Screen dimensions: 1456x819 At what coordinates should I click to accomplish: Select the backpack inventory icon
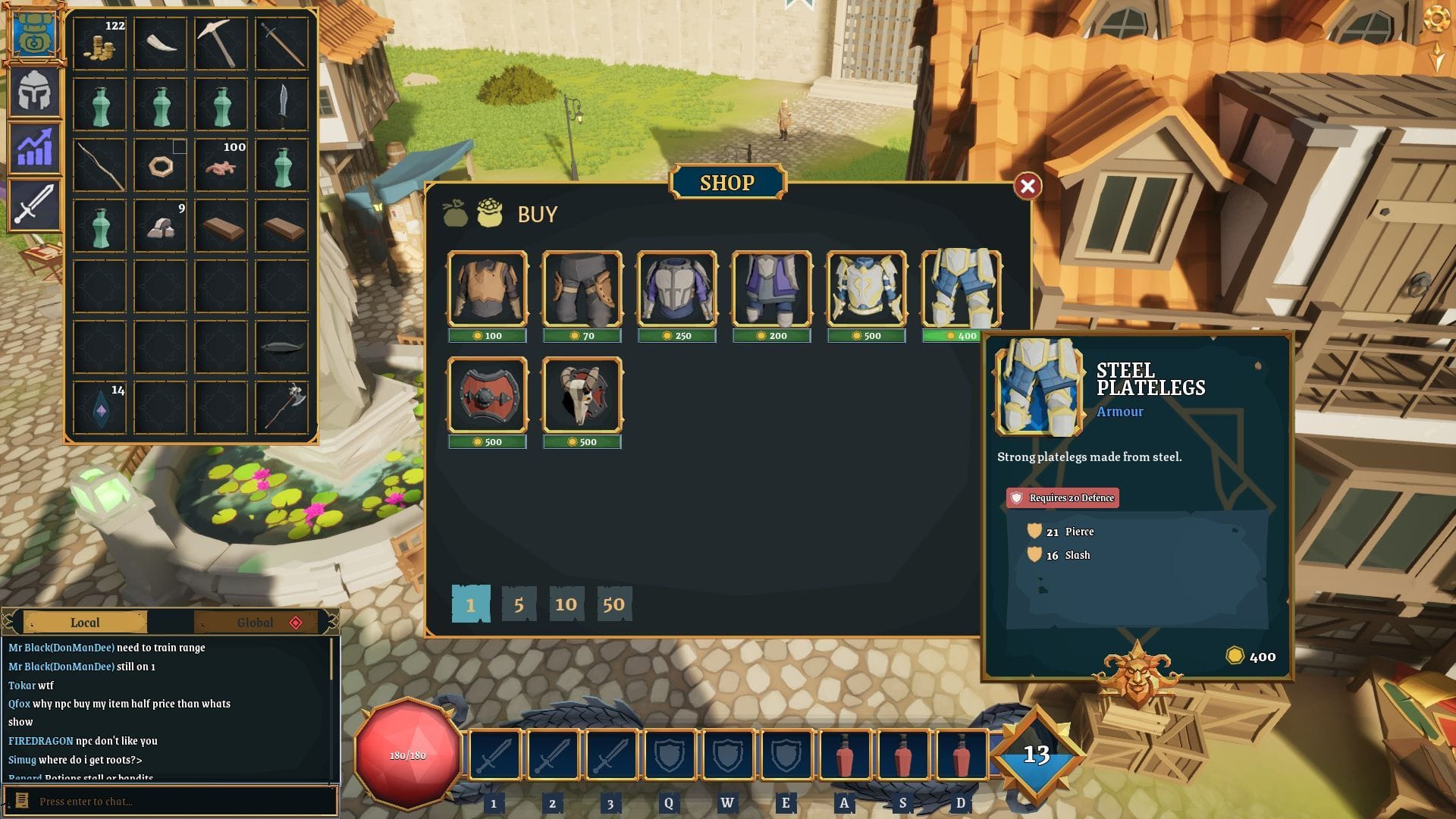tap(34, 33)
